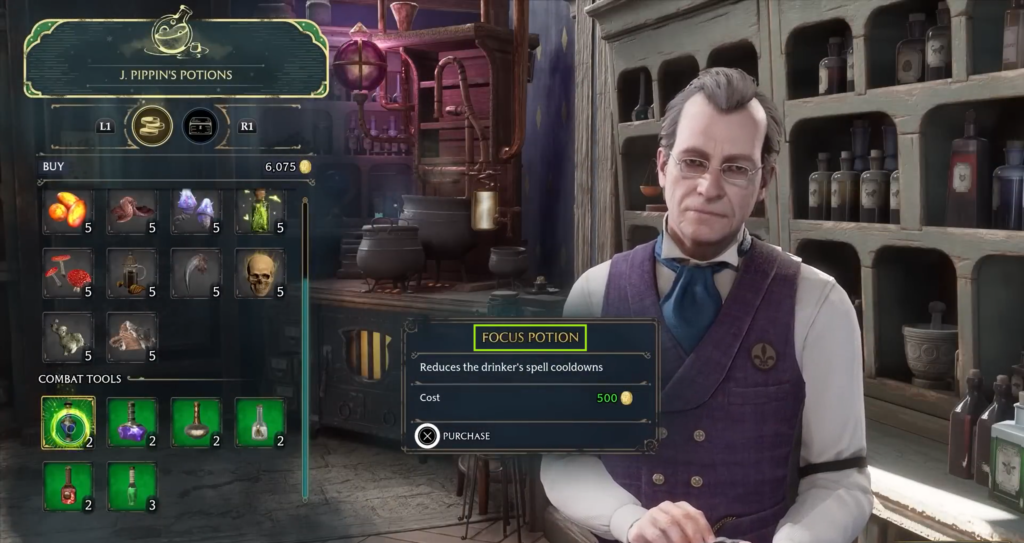
Task: Select the orange ingredient slot
Action: coord(68,212)
